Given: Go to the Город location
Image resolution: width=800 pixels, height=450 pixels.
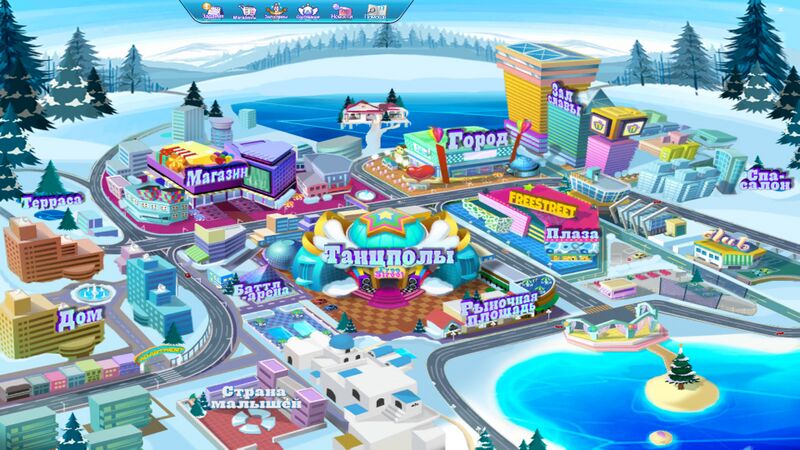Looking at the screenshot, I should [478, 138].
